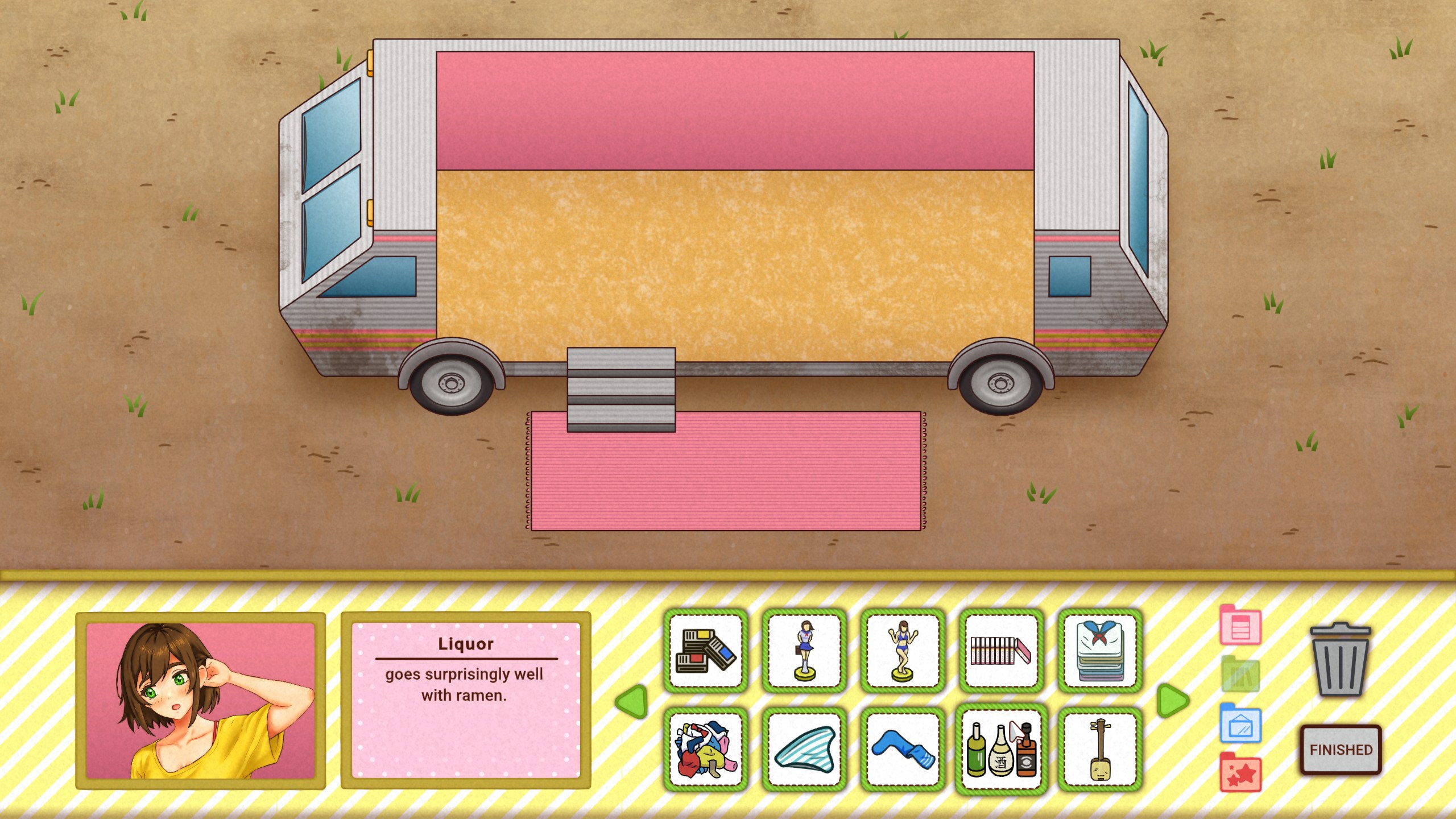Viewport: 1456px width, 819px height.
Task: Pick the carton of cigarettes item
Action: tap(1001, 652)
